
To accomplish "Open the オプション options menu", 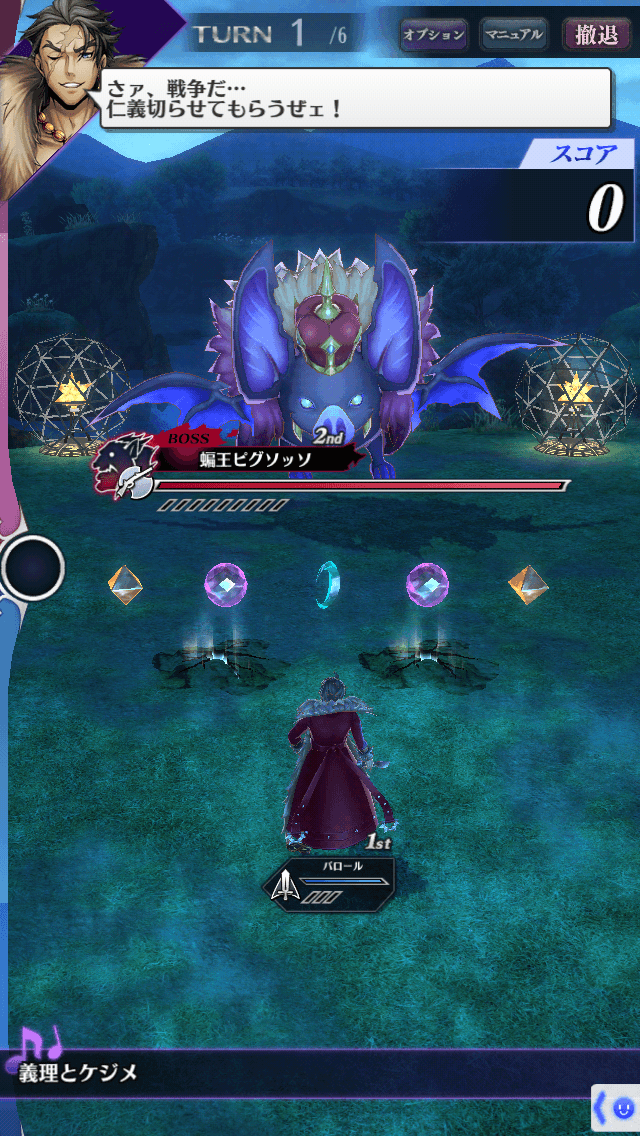I will click(x=433, y=34).
